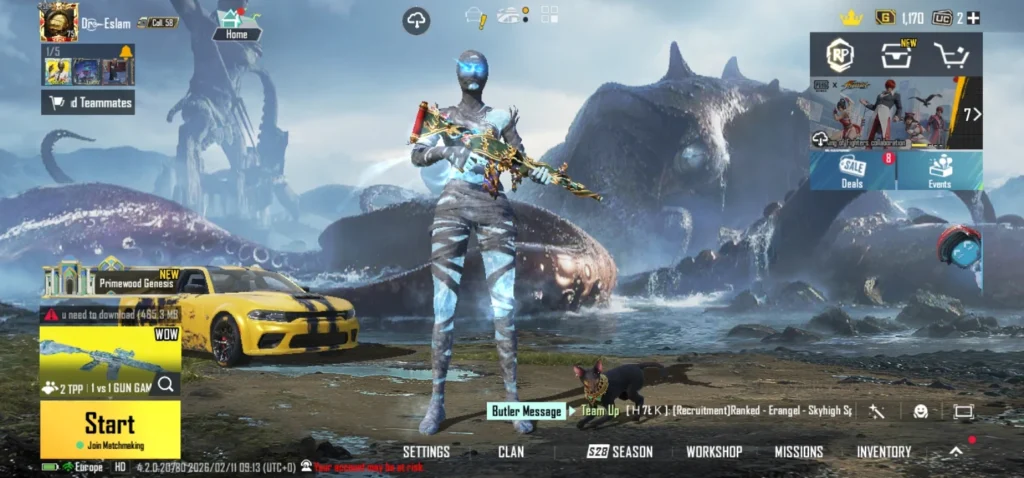This screenshot has width=1024, height=478.
Task: Open the Teammates recruit button
Action: click(88, 102)
